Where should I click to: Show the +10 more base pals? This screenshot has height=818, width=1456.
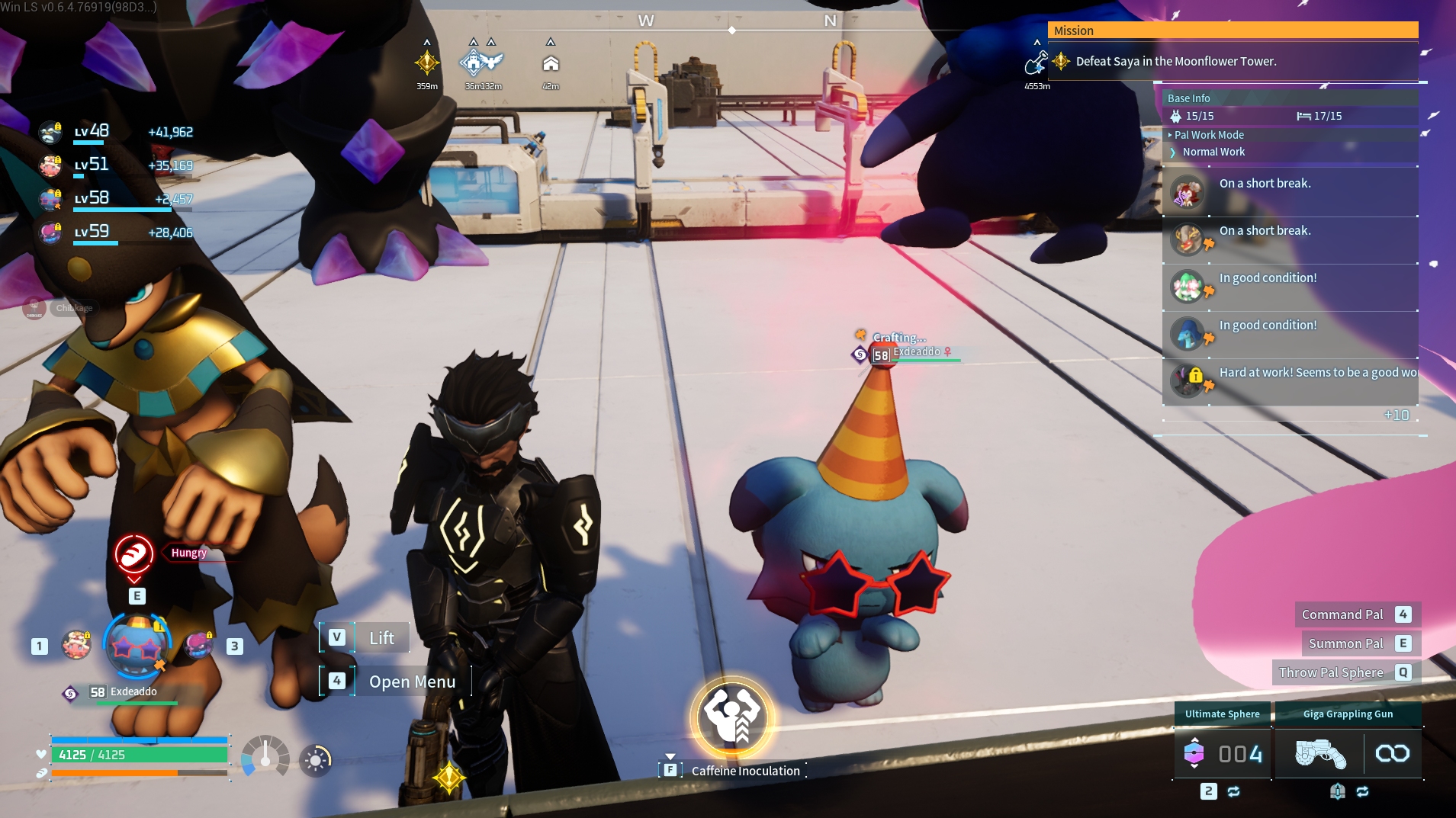coord(1396,415)
